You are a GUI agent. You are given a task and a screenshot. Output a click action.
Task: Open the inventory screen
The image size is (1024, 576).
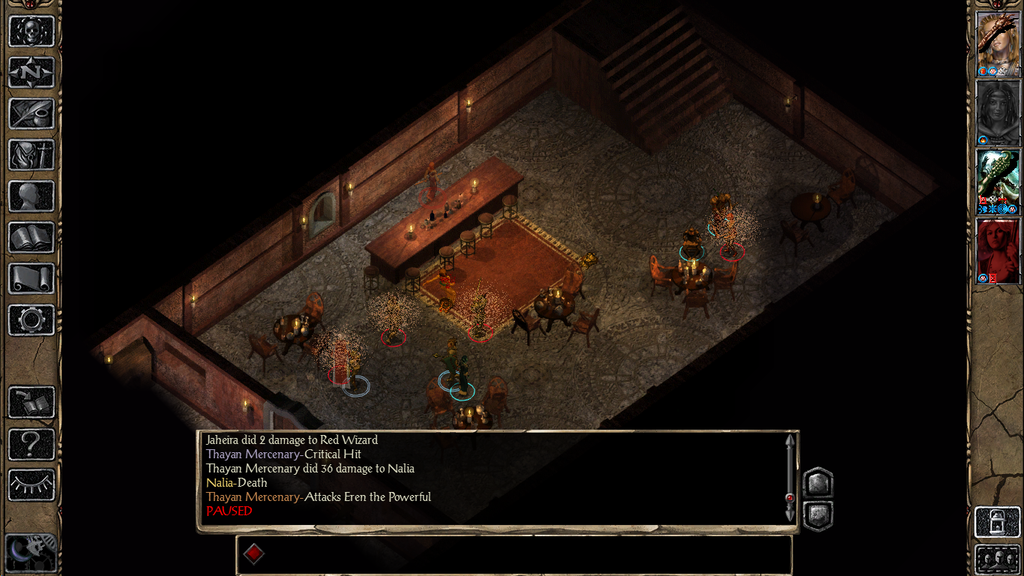point(31,155)
